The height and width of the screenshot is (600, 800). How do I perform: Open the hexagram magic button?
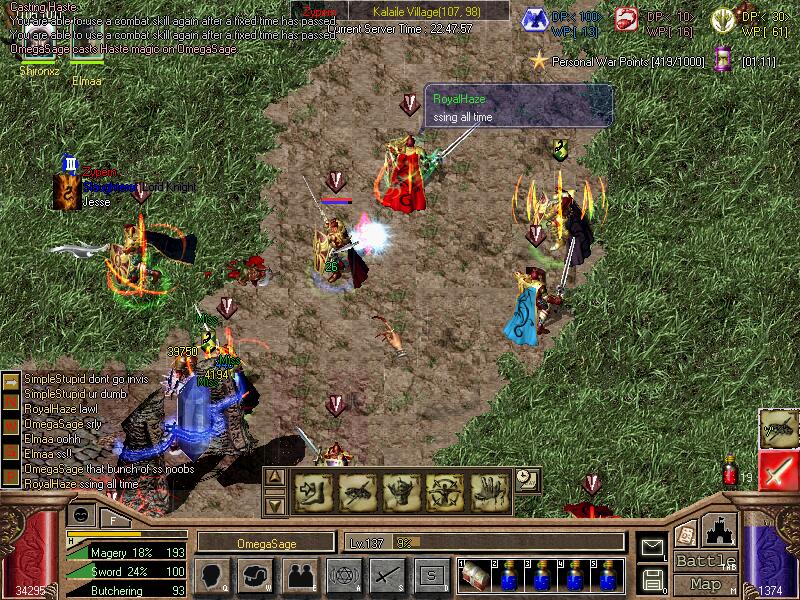click(343, 575)
